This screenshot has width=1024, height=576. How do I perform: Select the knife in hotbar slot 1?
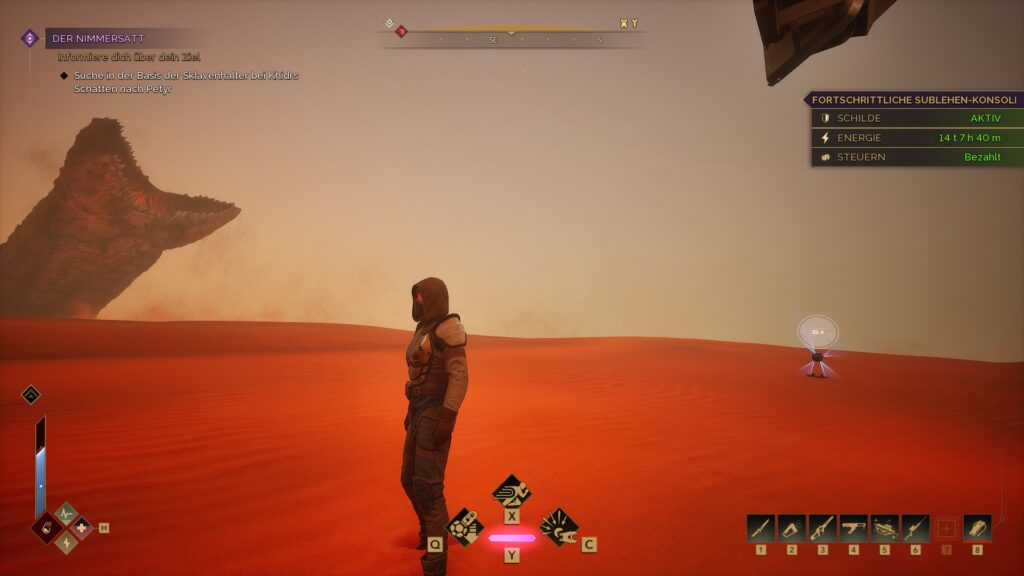[x=761, y=528]
